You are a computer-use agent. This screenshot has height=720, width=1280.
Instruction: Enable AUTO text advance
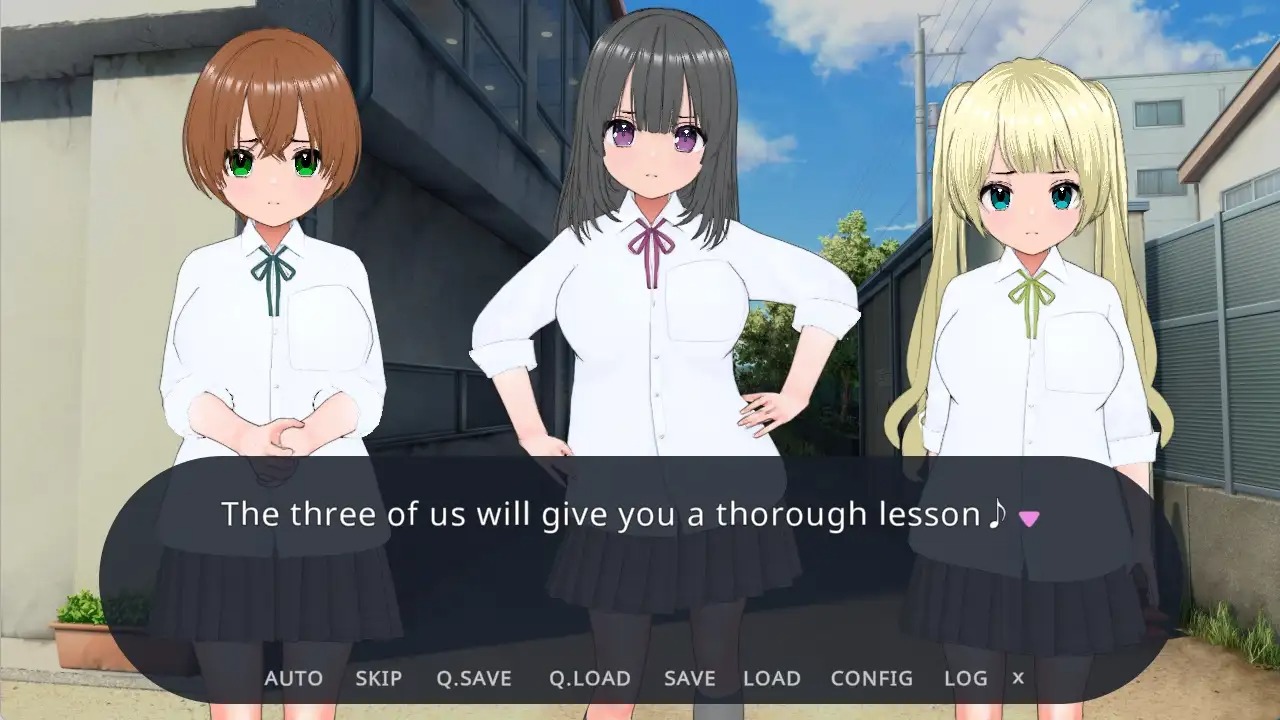click(x=293, y=678)
